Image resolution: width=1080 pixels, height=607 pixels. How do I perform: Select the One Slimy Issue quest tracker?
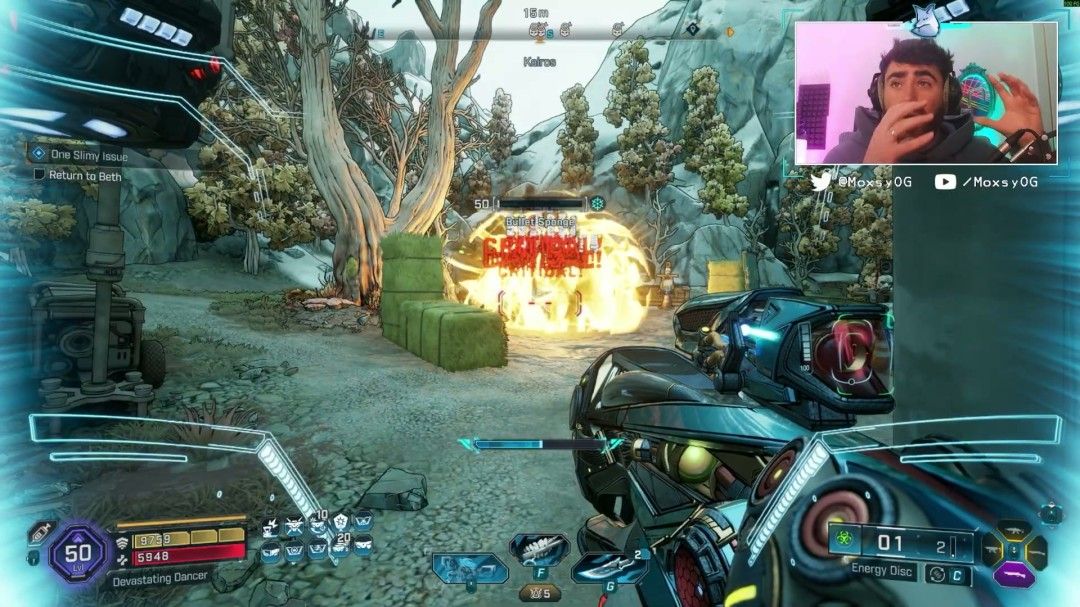[x=88, y=155]
